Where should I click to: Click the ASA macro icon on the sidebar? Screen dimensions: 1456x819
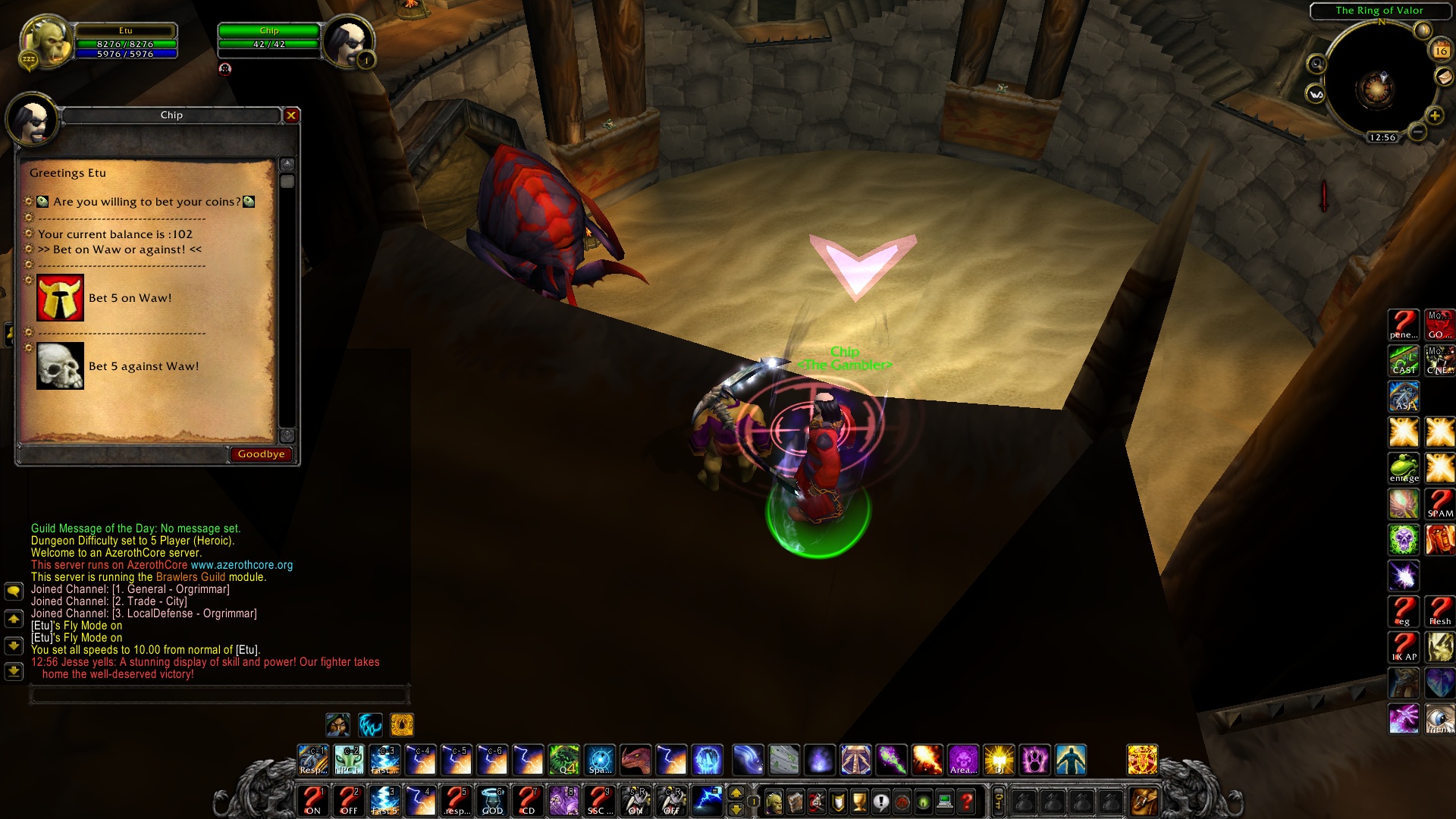pos(1404,397)
